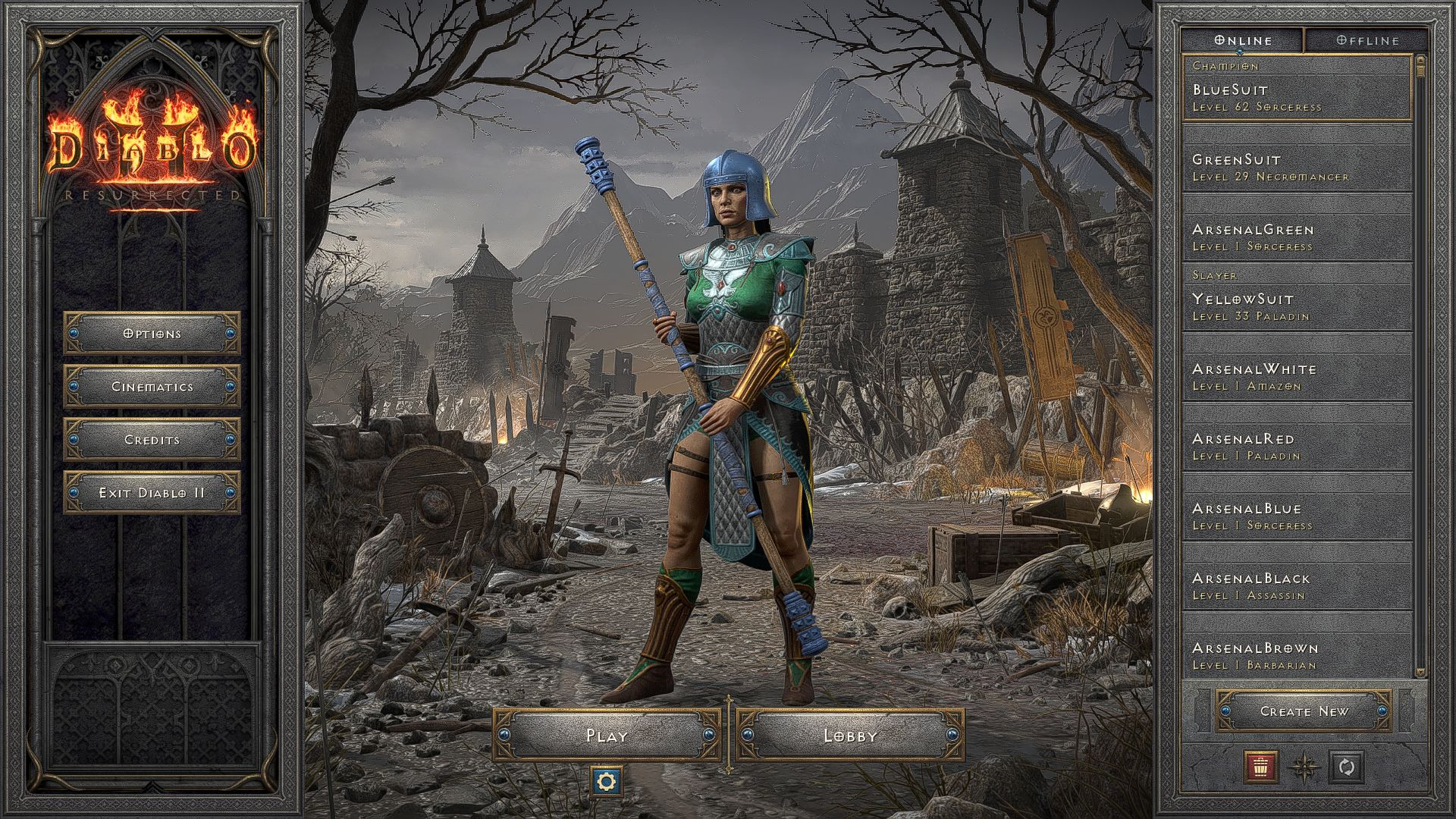Open the Lobby
The height and width of the screenshot is (819, 1456).
click(x=851, y=734)
